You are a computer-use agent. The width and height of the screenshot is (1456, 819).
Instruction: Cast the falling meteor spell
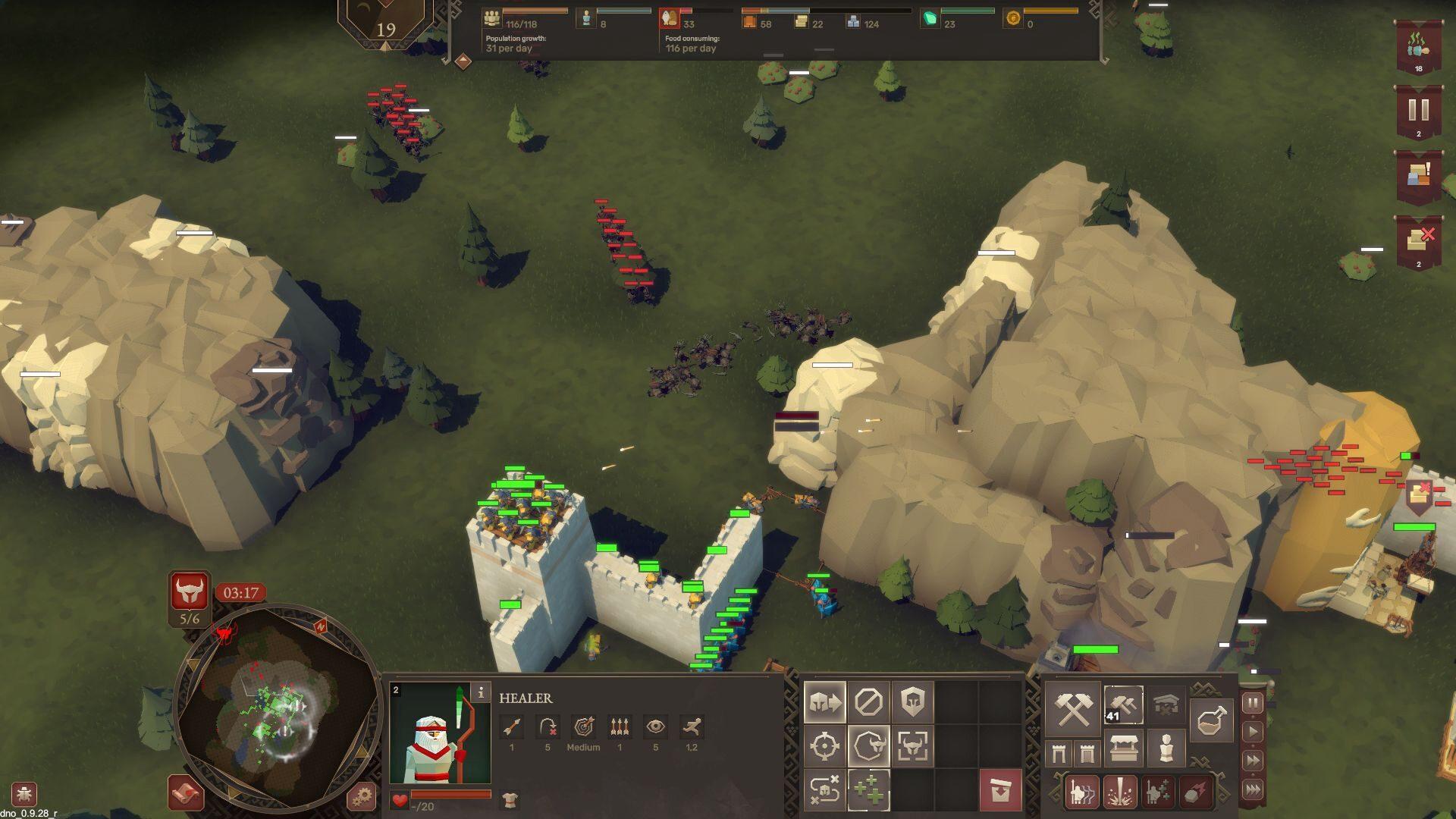pos(1194,792)
